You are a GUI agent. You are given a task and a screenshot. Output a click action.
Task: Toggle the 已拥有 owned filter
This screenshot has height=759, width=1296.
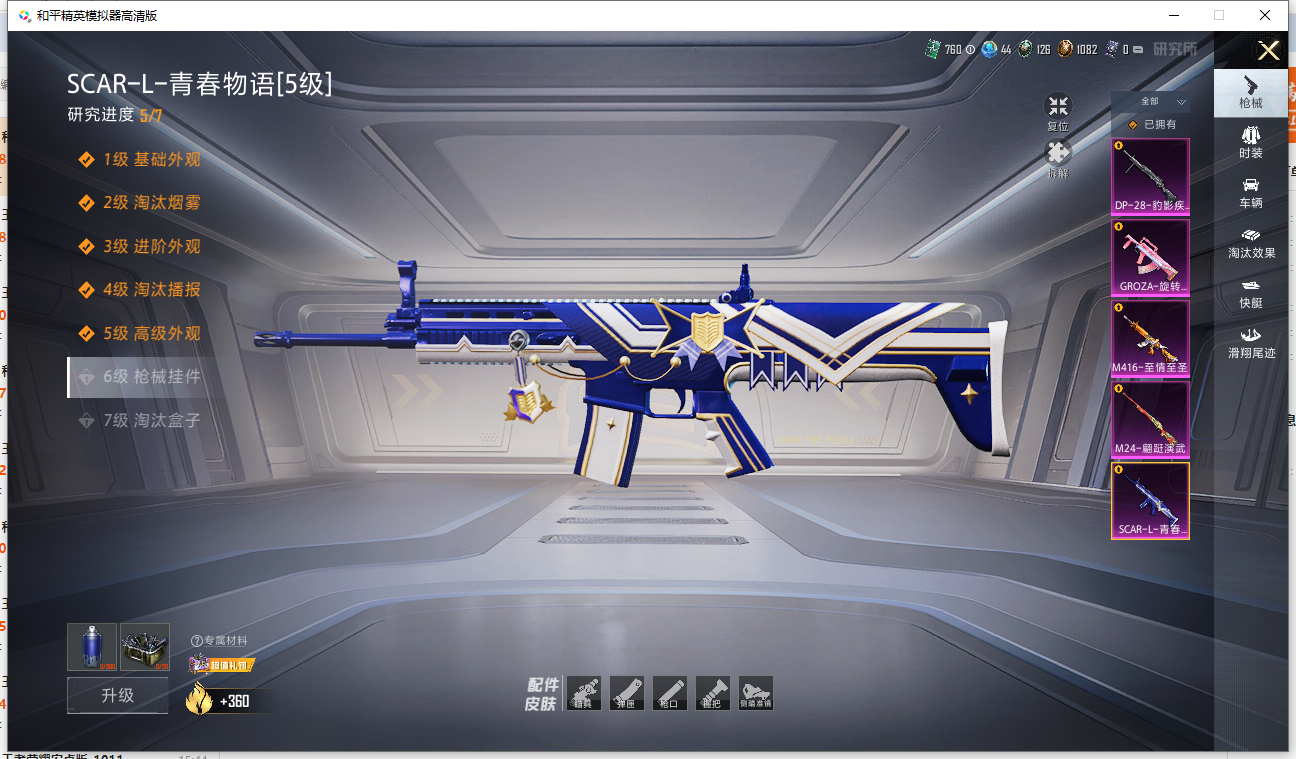pyautogui.click(x=1151, y=125)
